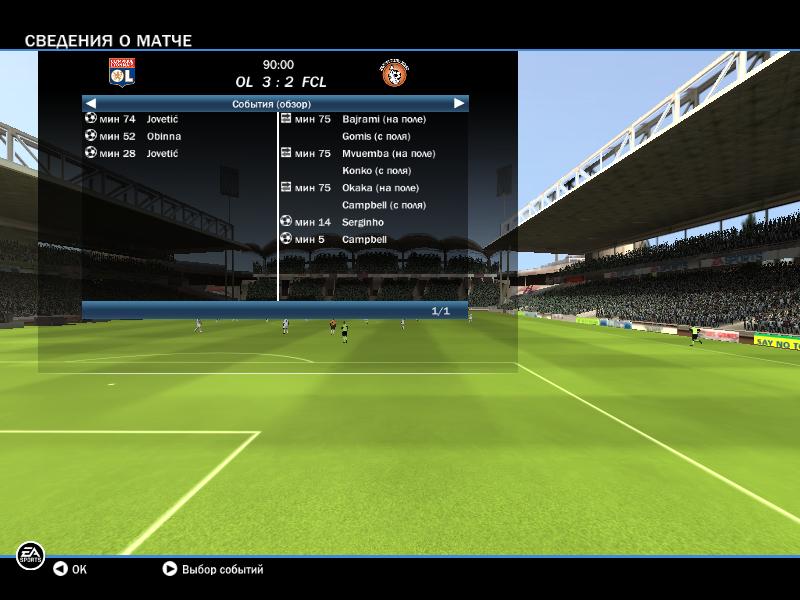Select Campbell's 5th-minute goal row

point(340,239)
